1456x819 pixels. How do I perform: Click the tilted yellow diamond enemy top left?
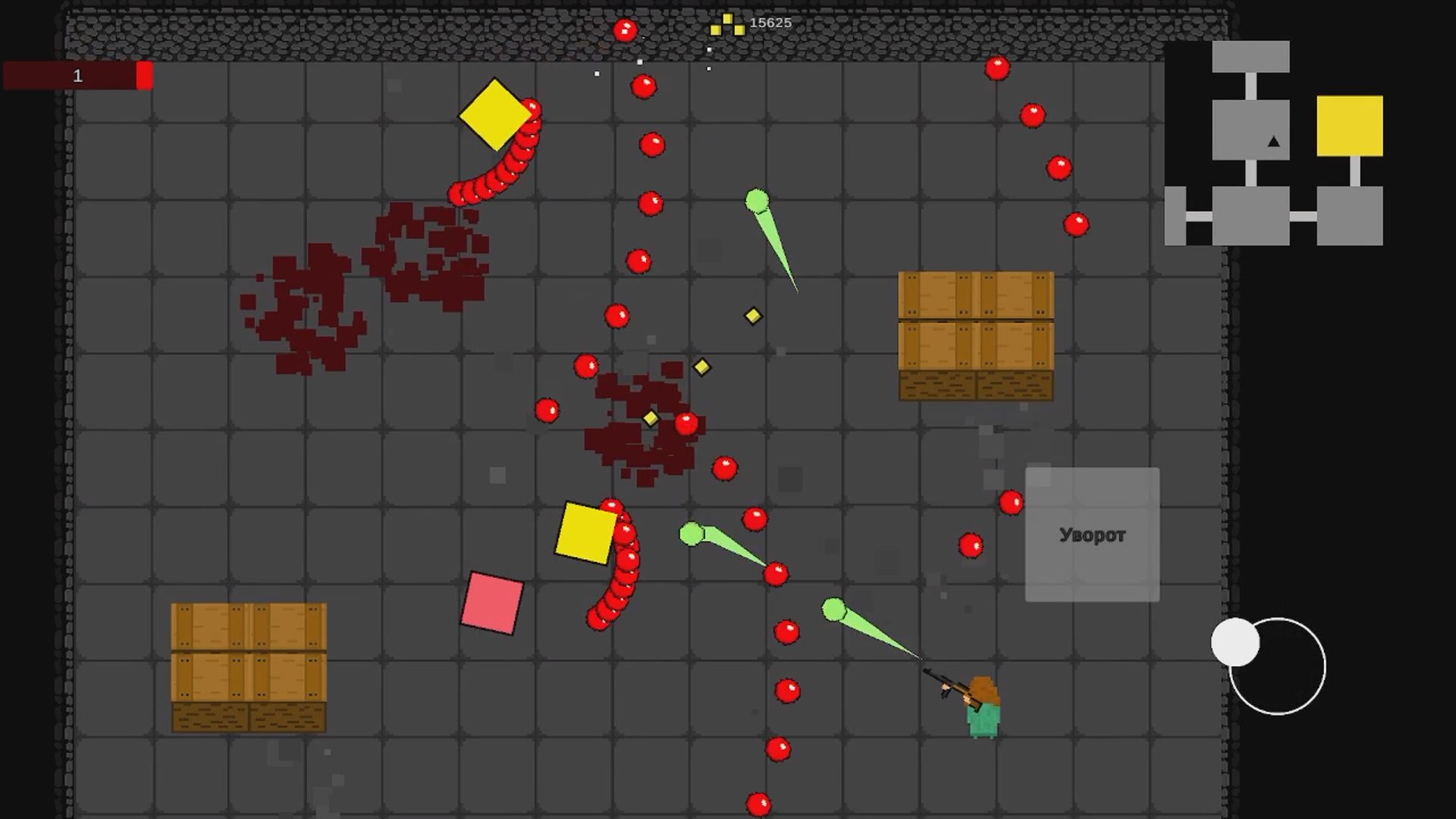point(497,114)
